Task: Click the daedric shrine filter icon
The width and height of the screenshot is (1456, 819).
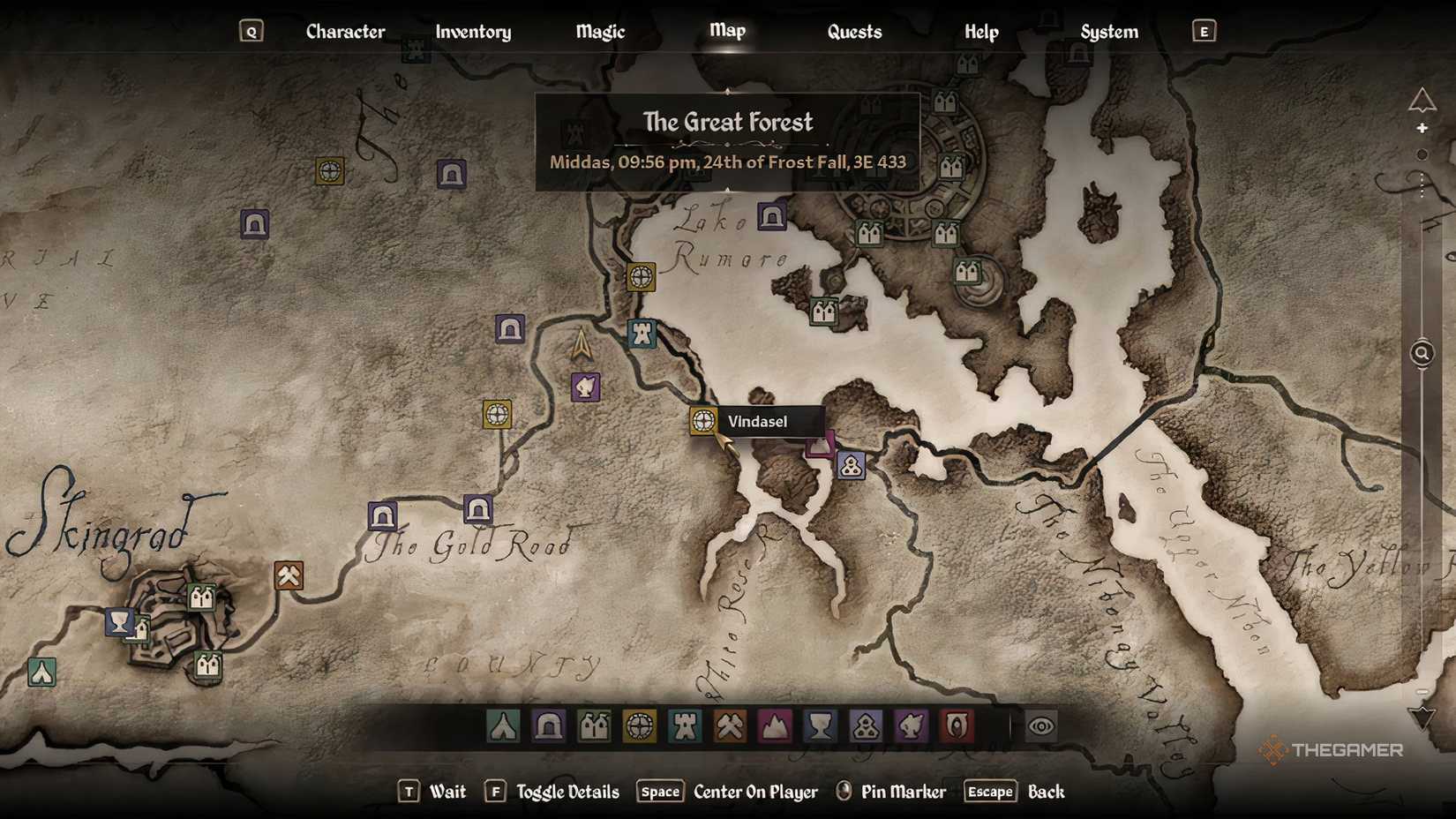Action: coord(865,726)
